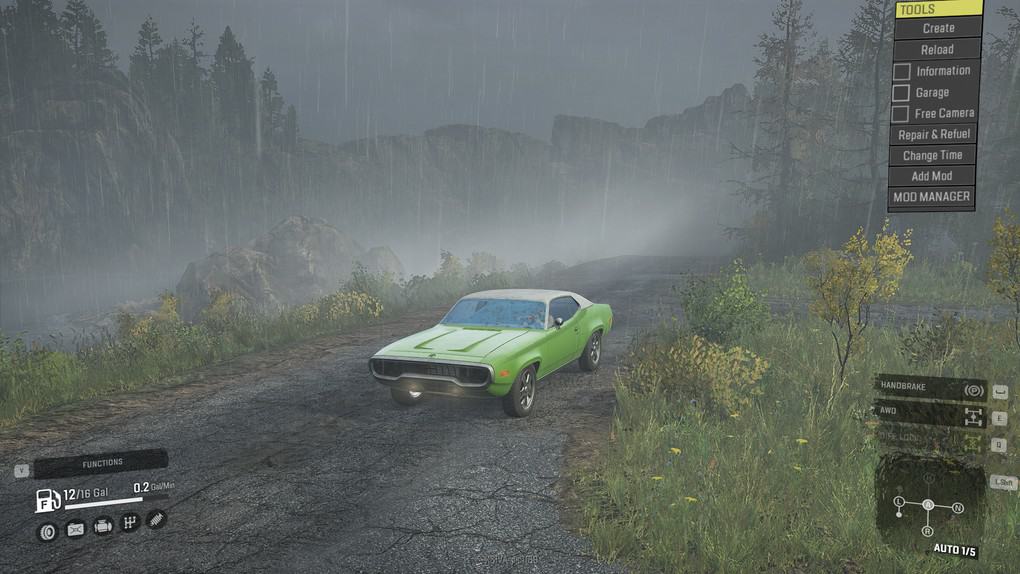Choose Low gear on the shifter diagram
The height and width of the screenshot is (574, 1020).
click(x=899, y=500)
